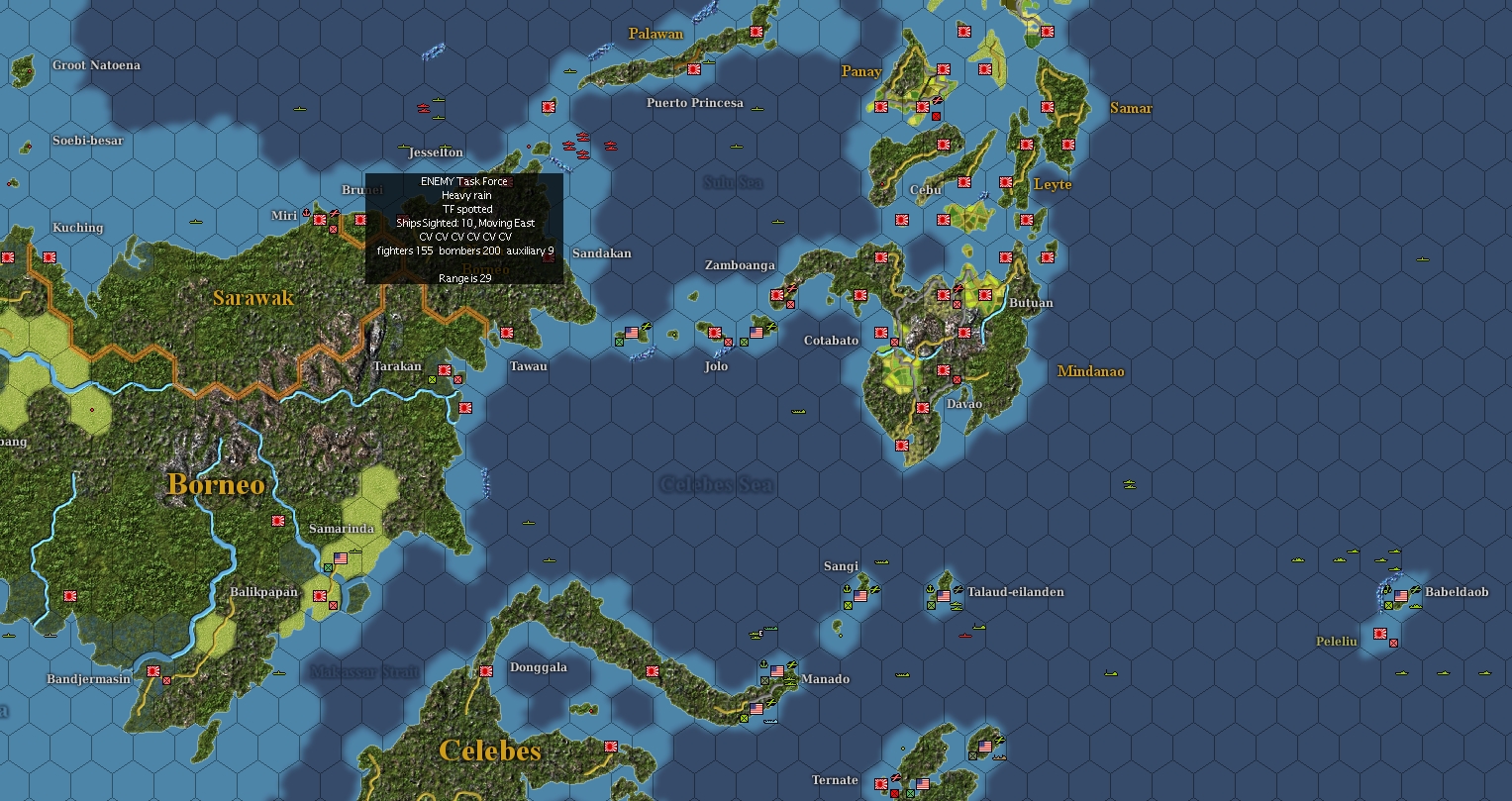Click the Japanese sun flag counter south of Babeldaob
The height and width of the screenshot is (801, 1512).
tap(1380, 633)
